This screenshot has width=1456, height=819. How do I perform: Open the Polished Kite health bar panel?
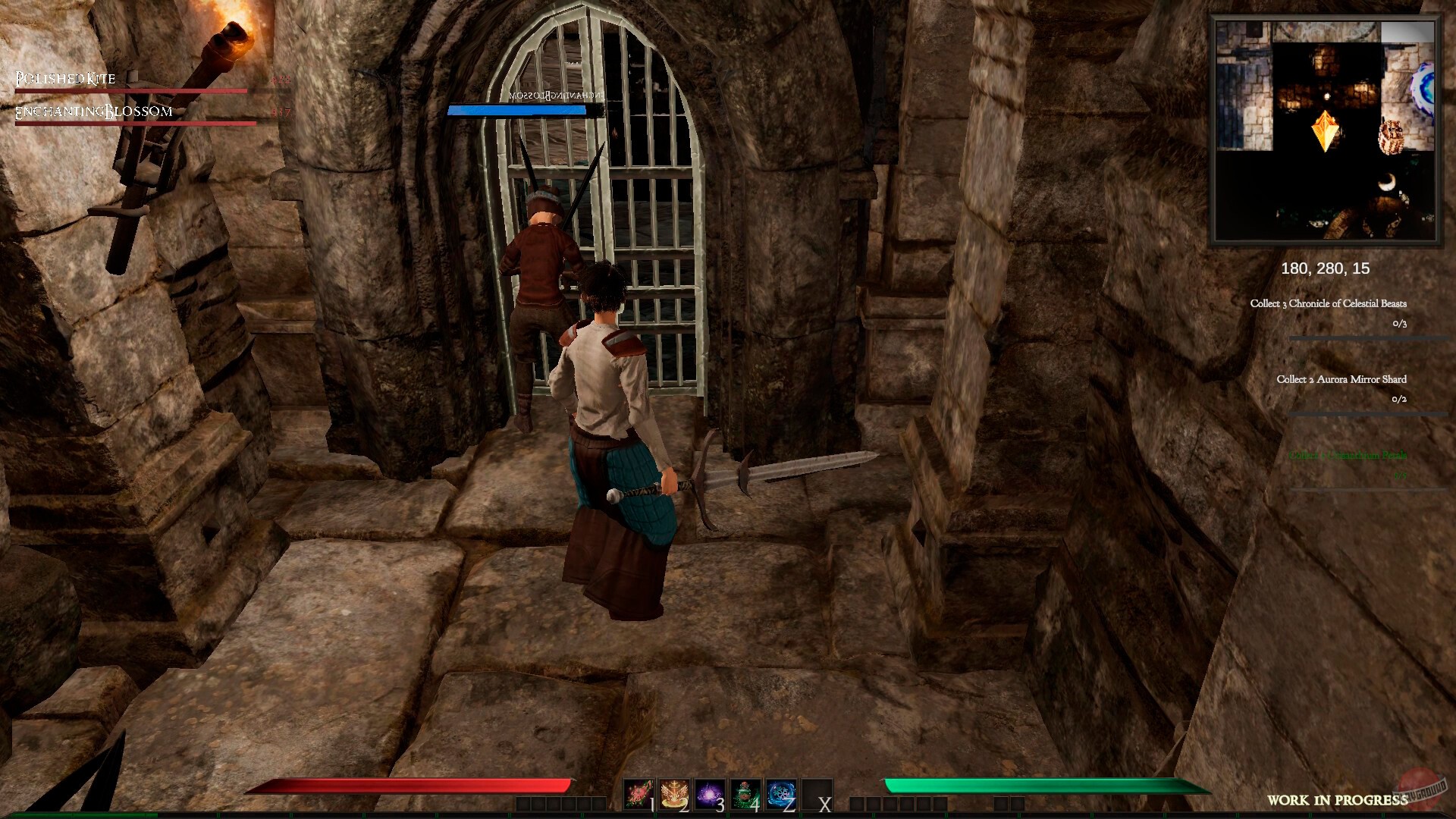[129, 90]
